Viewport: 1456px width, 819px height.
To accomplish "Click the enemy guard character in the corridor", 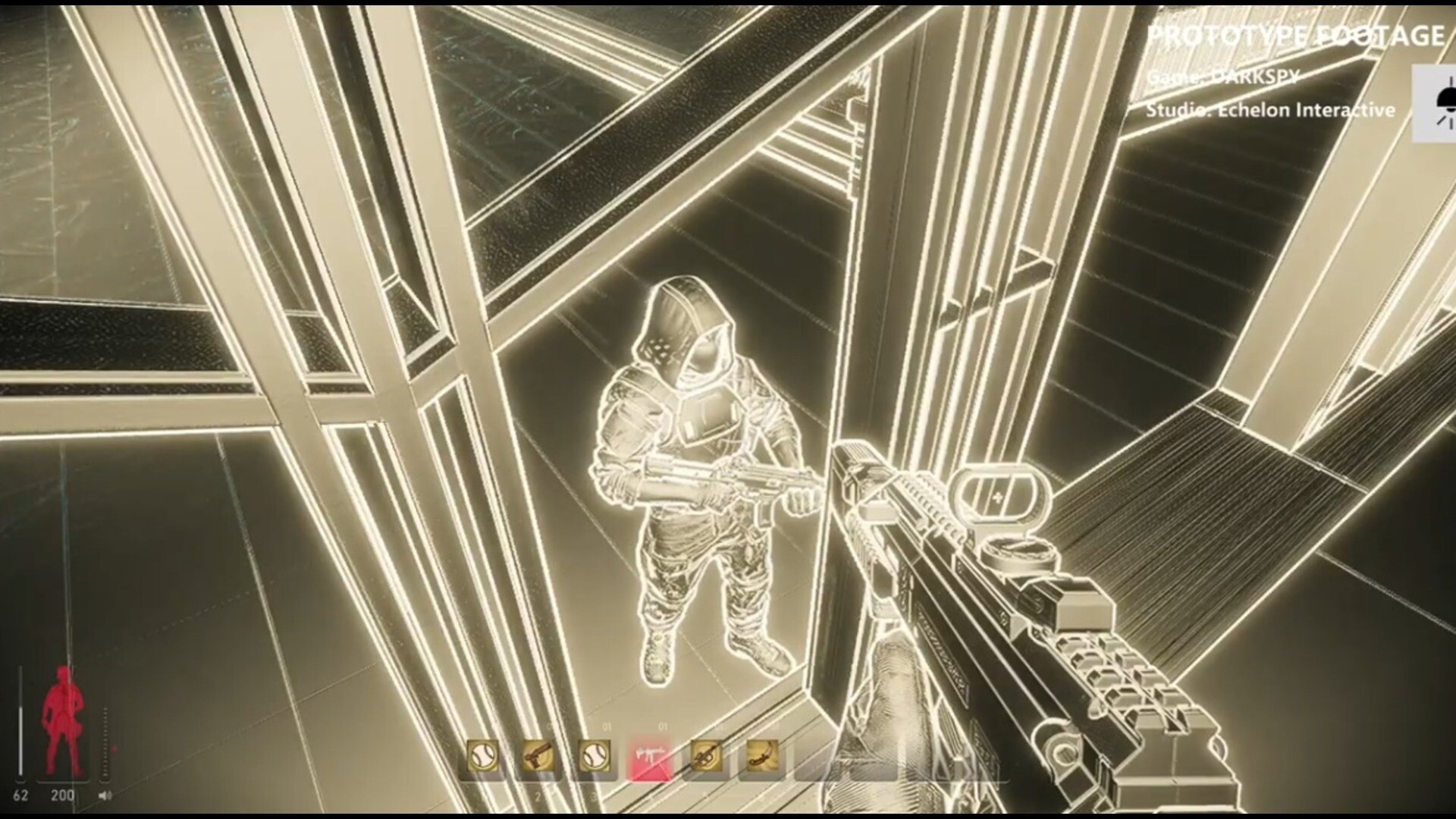I will [698, 470].
